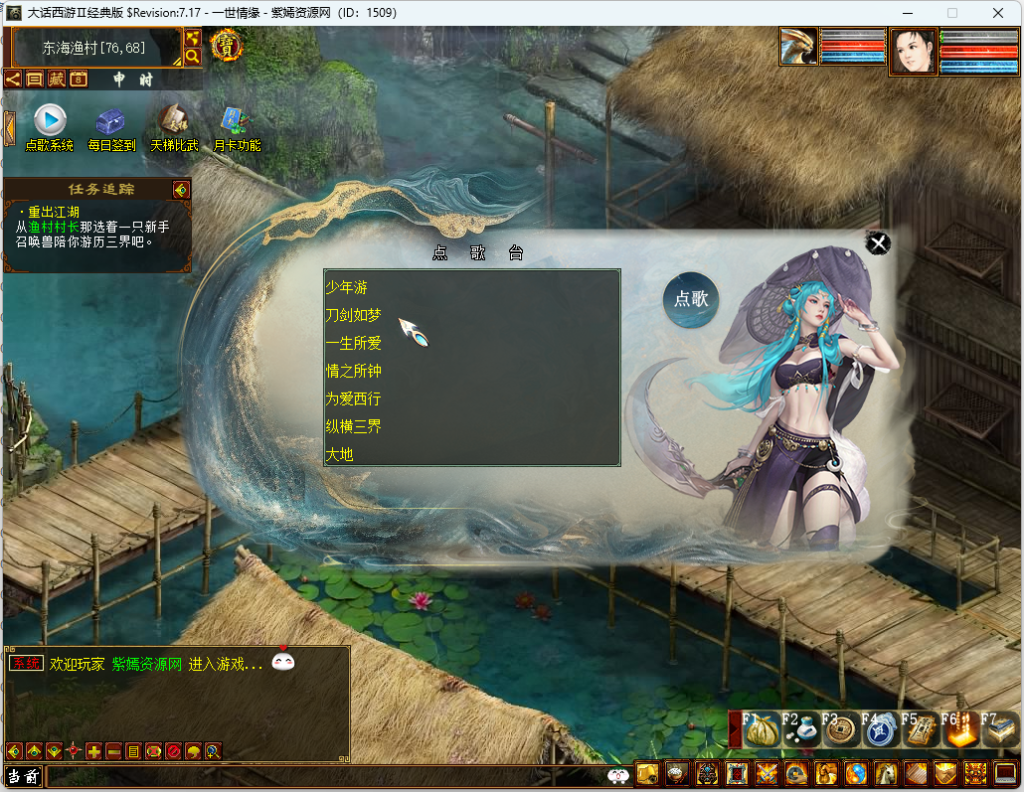The width and height of the screenshot is (1024, 792).
Task: Use the F3 copper coin hotbar slot
Action: [x=840, y=731]
